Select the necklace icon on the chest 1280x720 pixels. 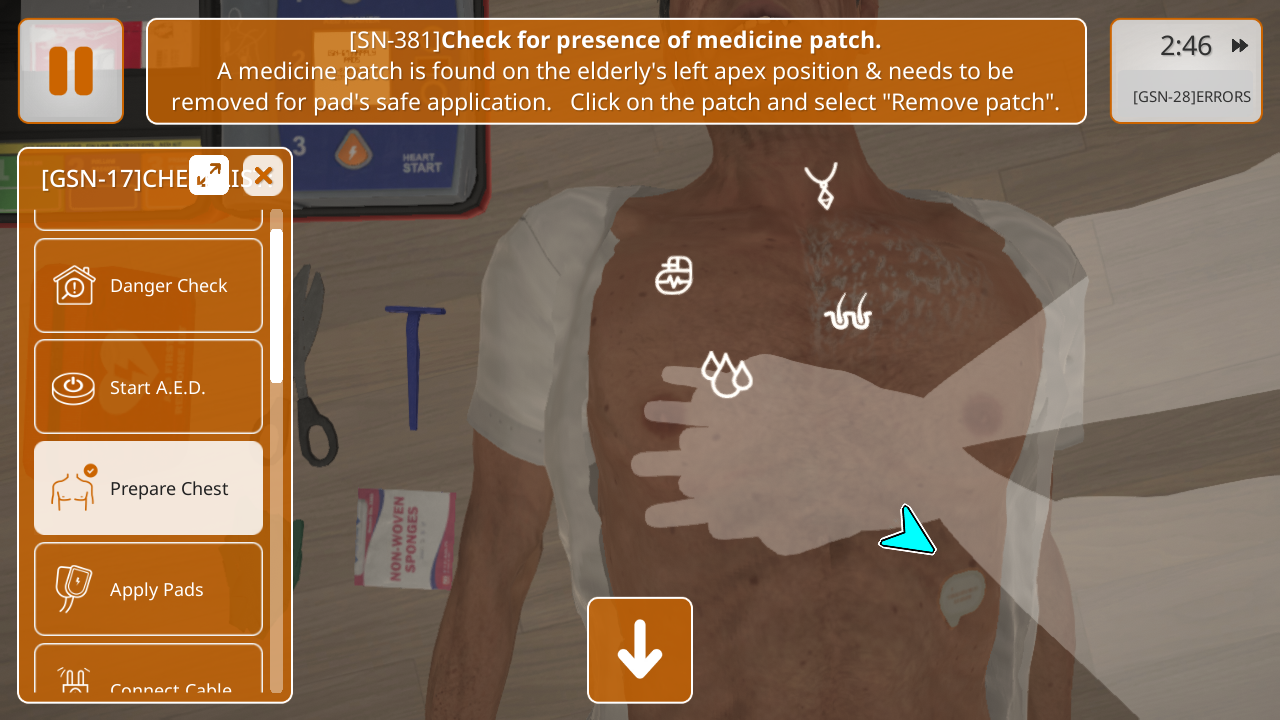[822, 186]
